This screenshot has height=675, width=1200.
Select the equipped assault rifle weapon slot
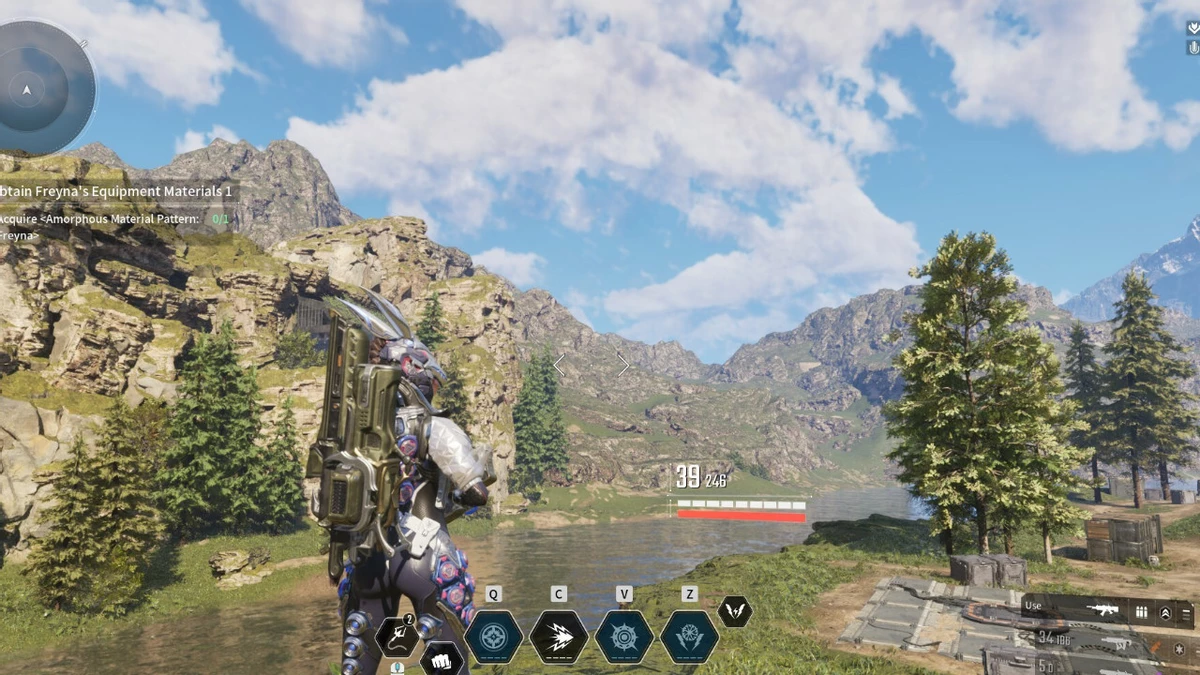[1105, 609]
